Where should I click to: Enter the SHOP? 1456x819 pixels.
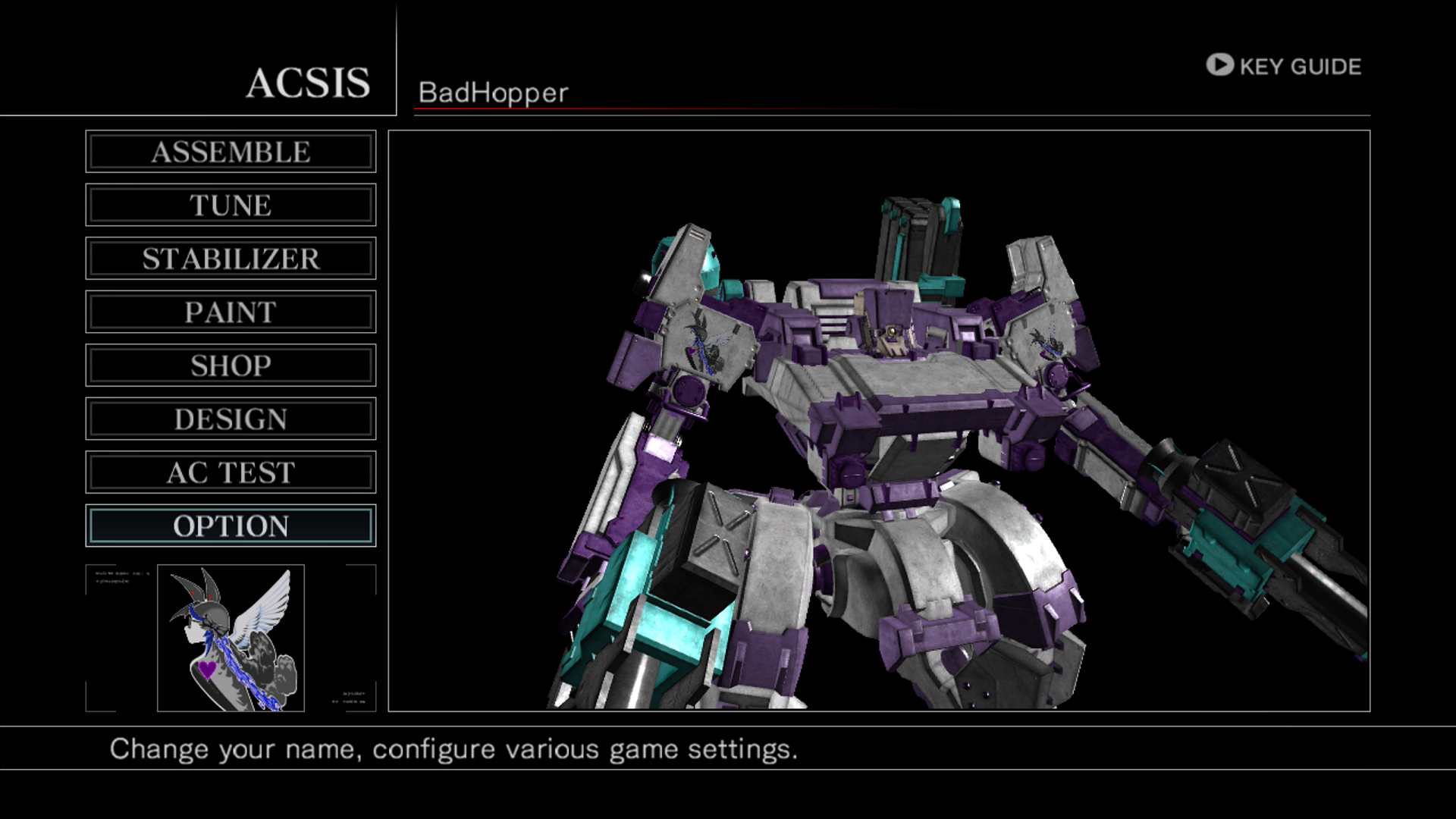click(231, 366)
